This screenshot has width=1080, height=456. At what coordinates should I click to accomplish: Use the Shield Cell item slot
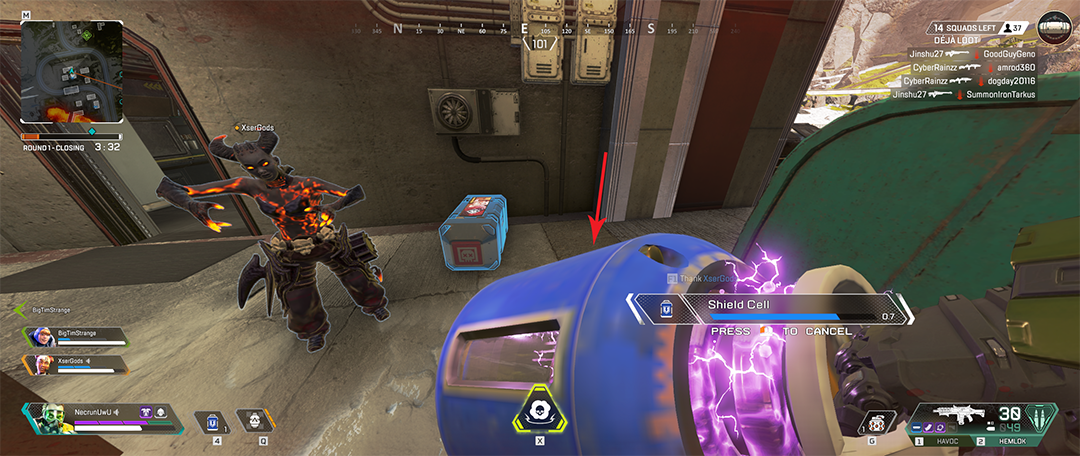213,423
